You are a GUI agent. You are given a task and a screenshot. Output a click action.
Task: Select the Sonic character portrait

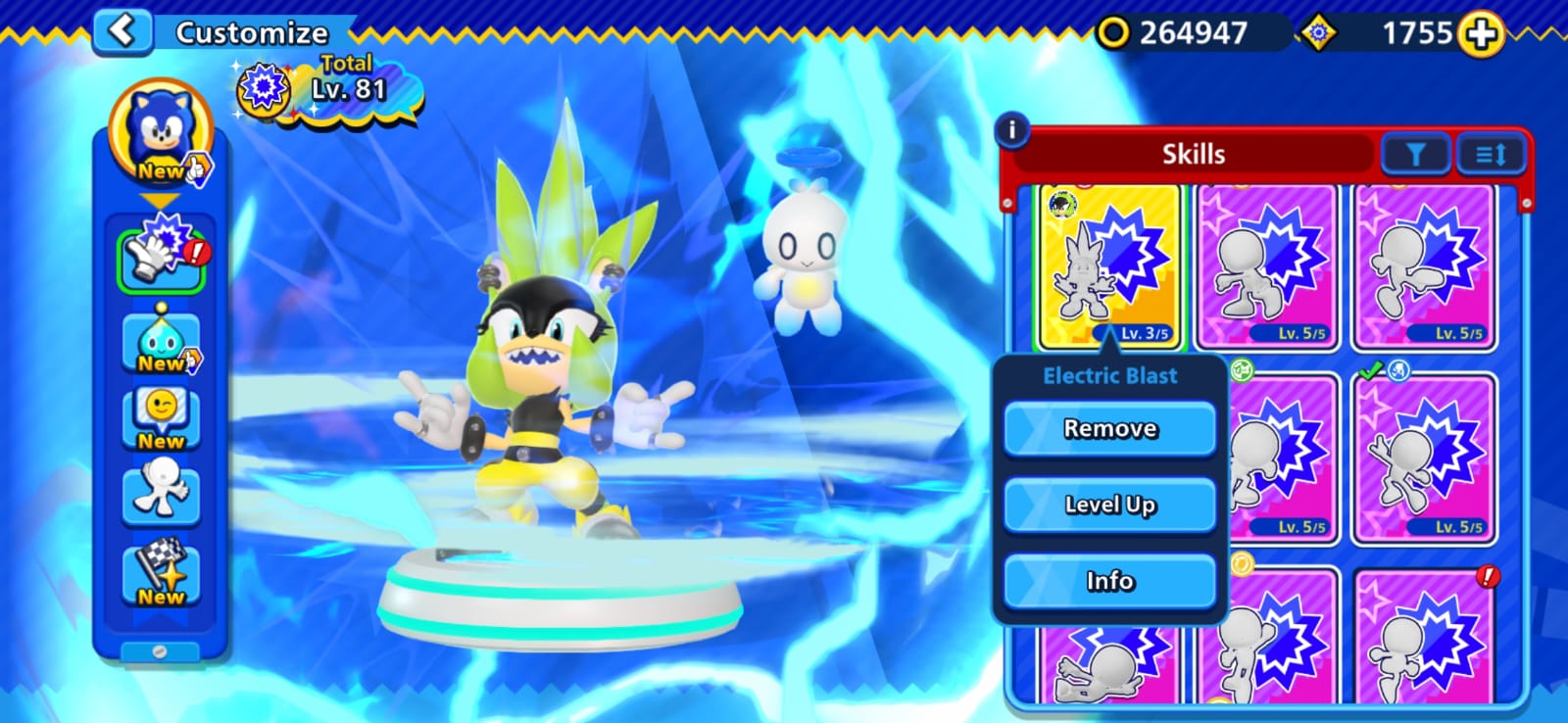coord(162,134)
